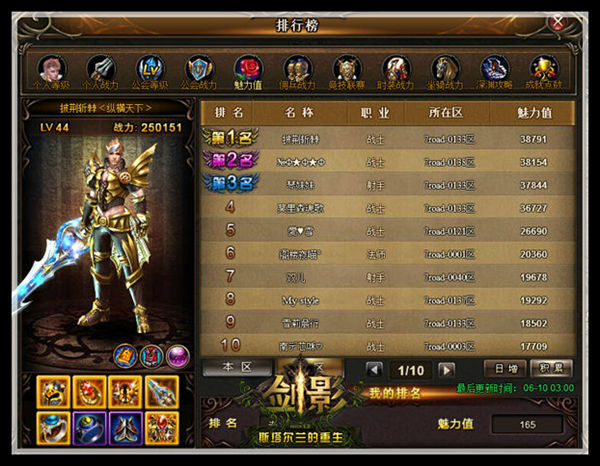This screenshot has width=600, height=466.
Task: Show the 公会战力 ranking tab
Action: coord(198,70)
